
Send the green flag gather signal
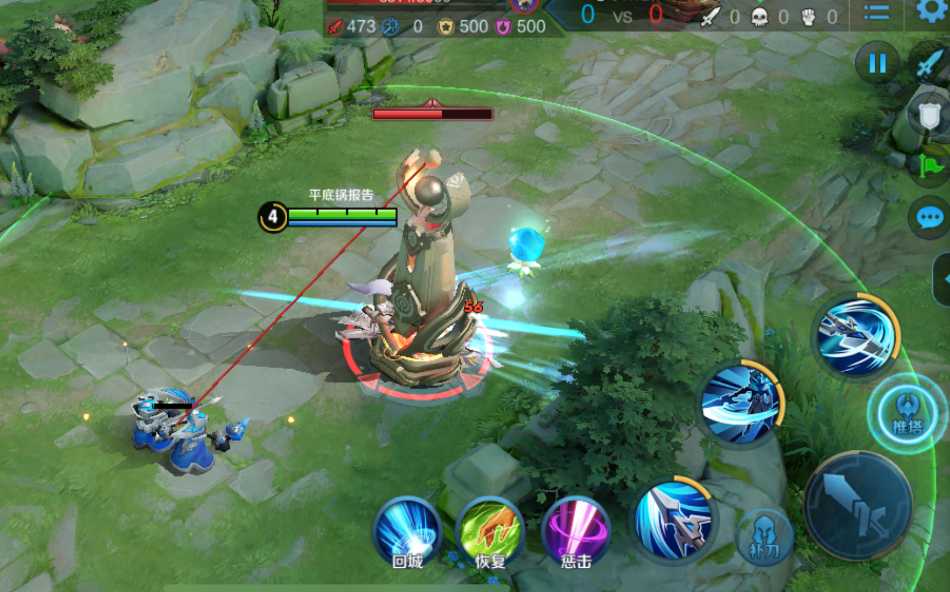click(x=930, y=166)
